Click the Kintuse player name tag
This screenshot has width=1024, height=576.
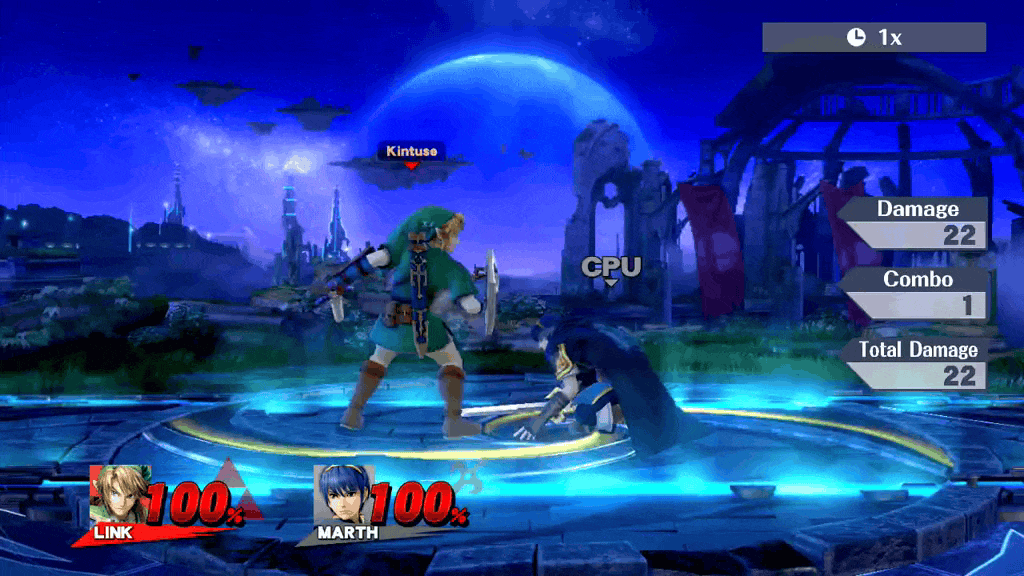(411, 151)
